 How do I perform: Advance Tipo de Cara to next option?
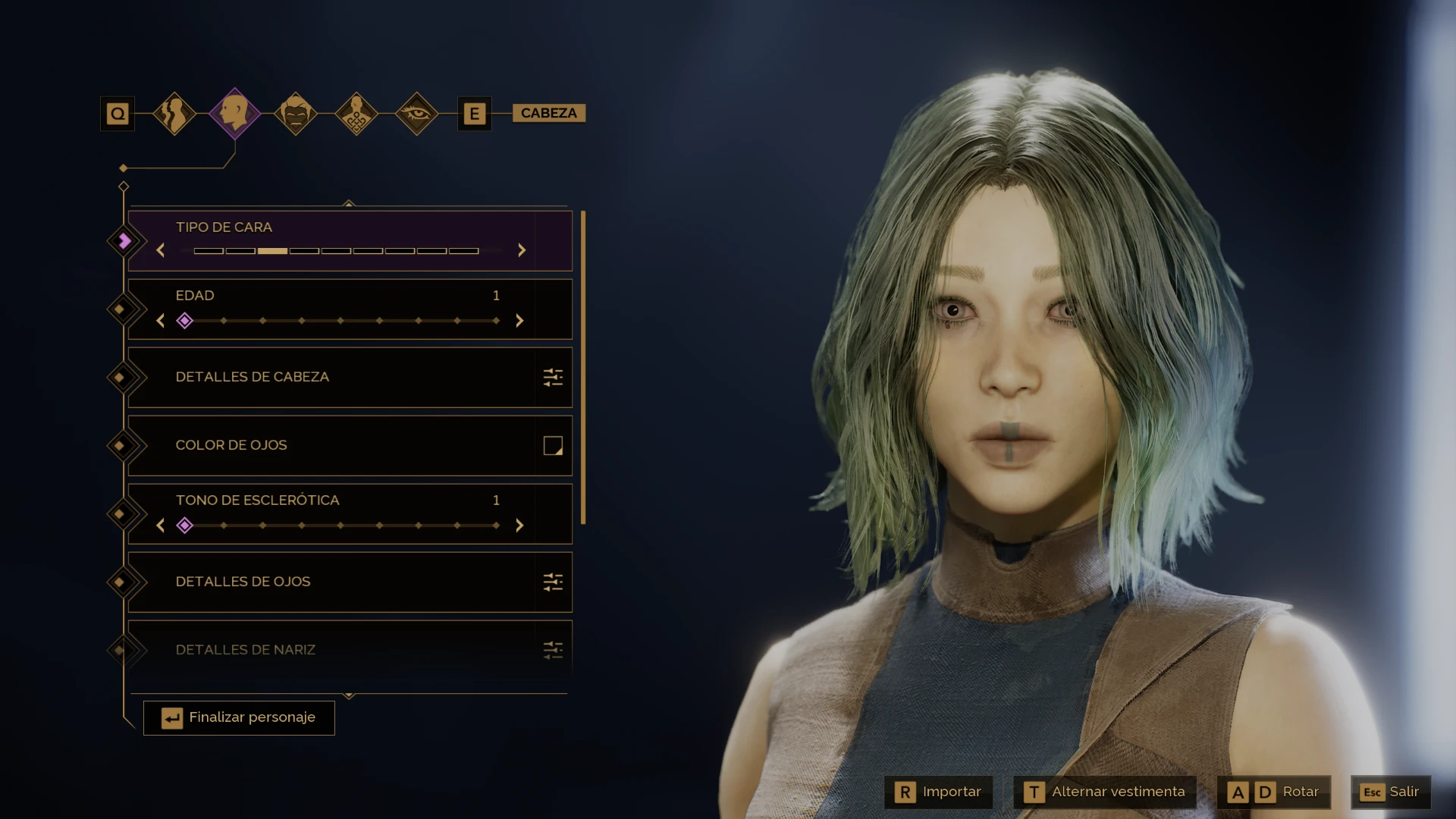[x=522, y=250]
